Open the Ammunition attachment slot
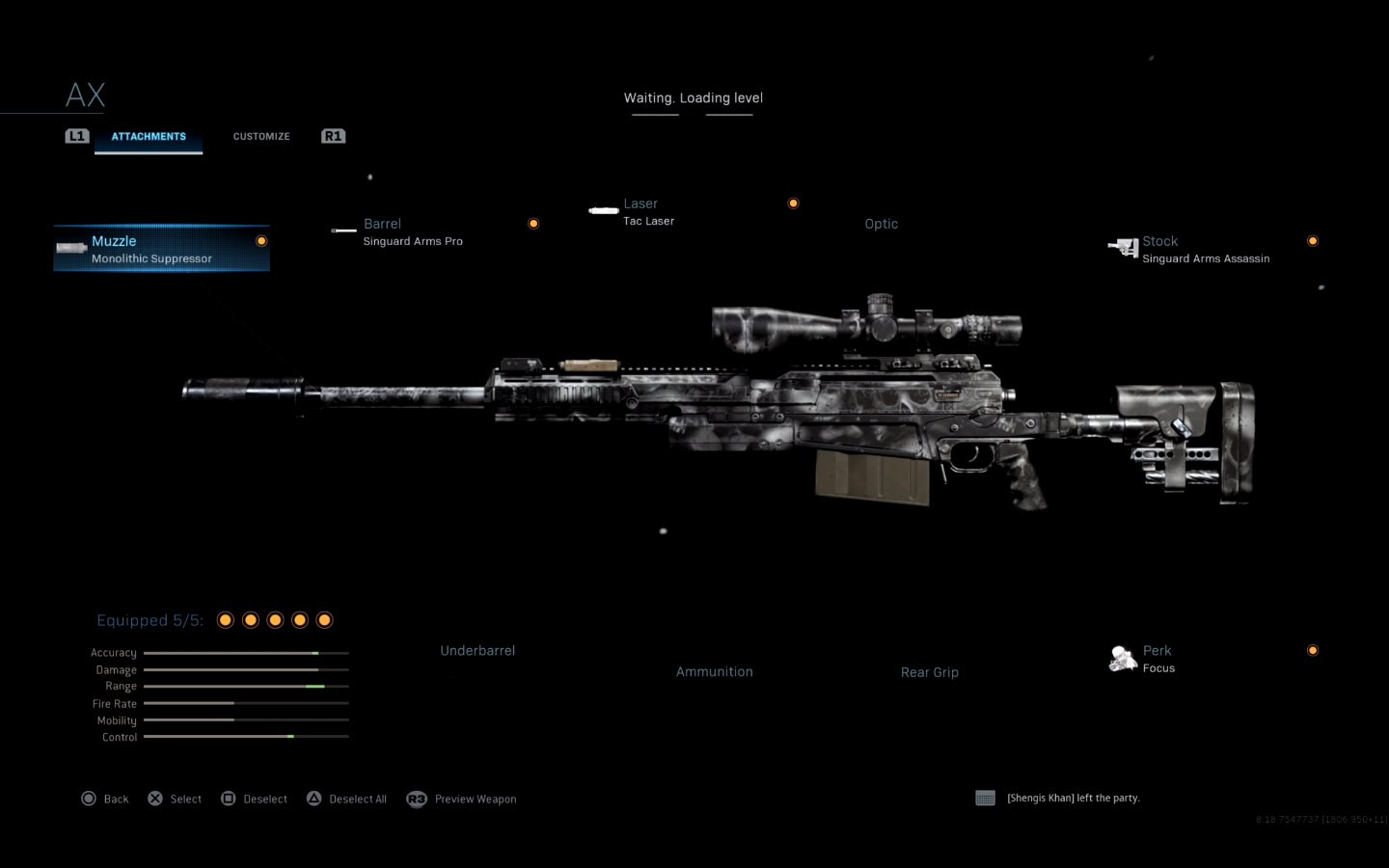Viewport: 1389px width, 868px height. tap(714, 672)
